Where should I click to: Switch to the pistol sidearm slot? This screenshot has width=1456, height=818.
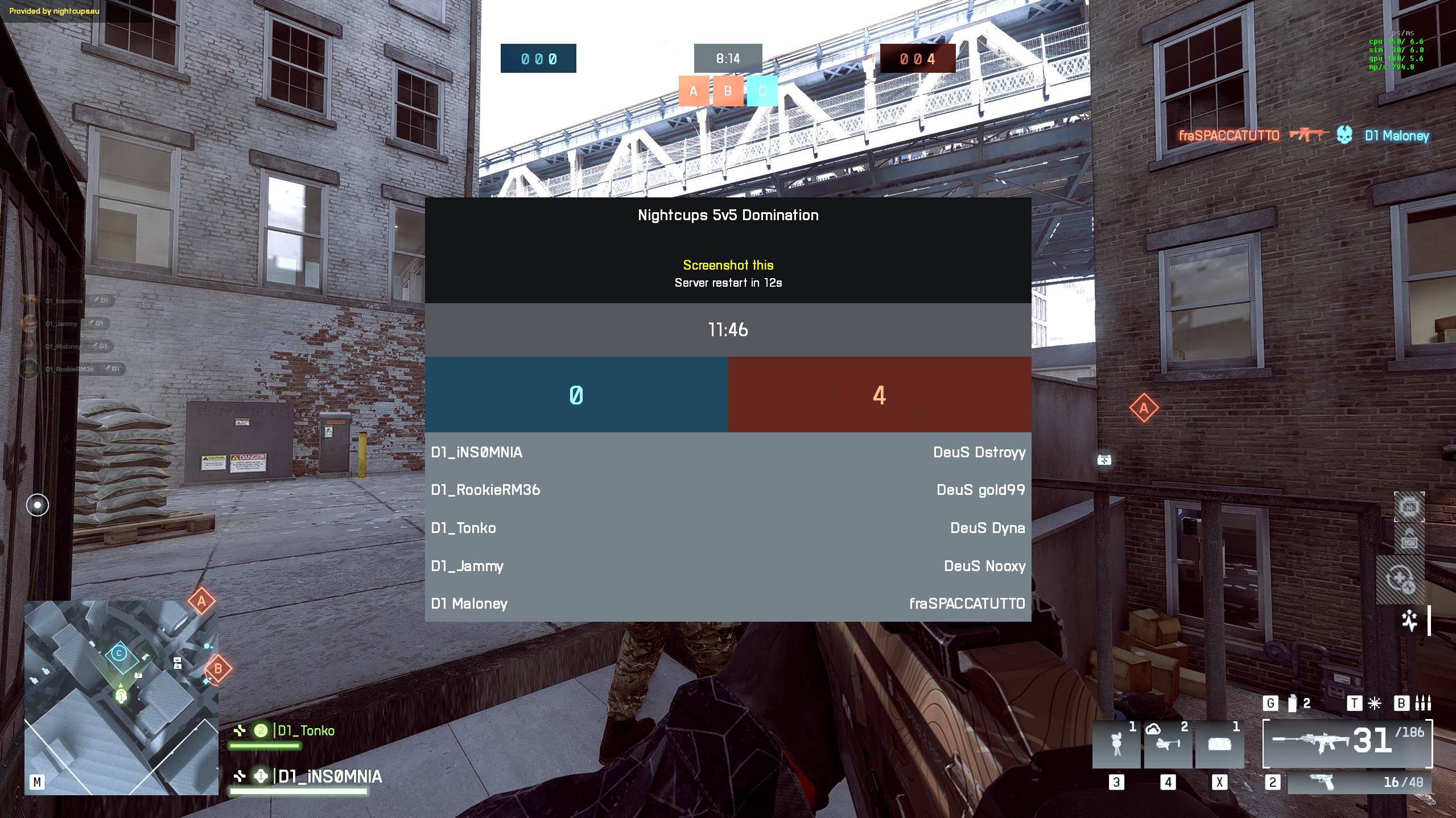[1358, 782]
